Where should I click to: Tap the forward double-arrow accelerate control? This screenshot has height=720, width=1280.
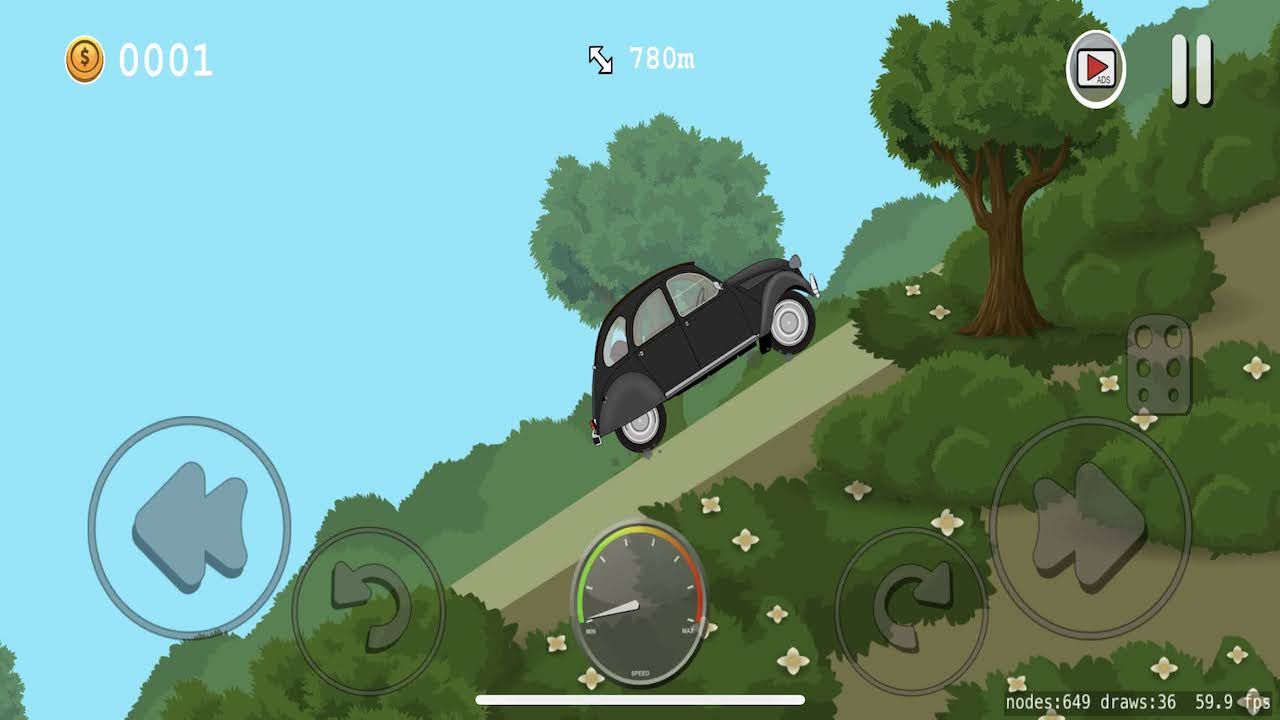click(x=1090, y=527)
